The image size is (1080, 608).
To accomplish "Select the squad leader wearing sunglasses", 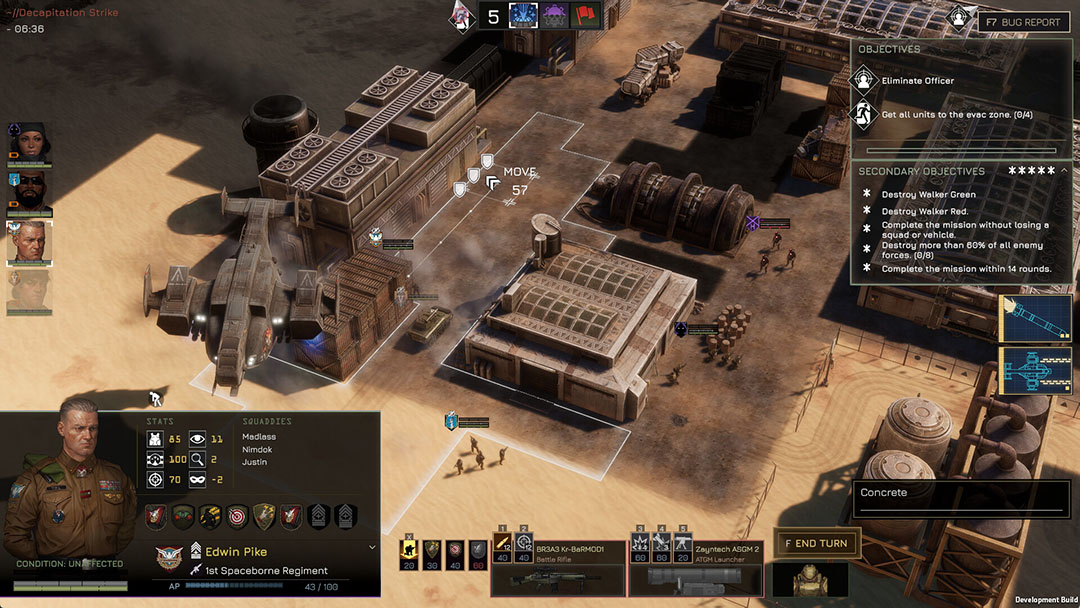I will click(29, 190).
